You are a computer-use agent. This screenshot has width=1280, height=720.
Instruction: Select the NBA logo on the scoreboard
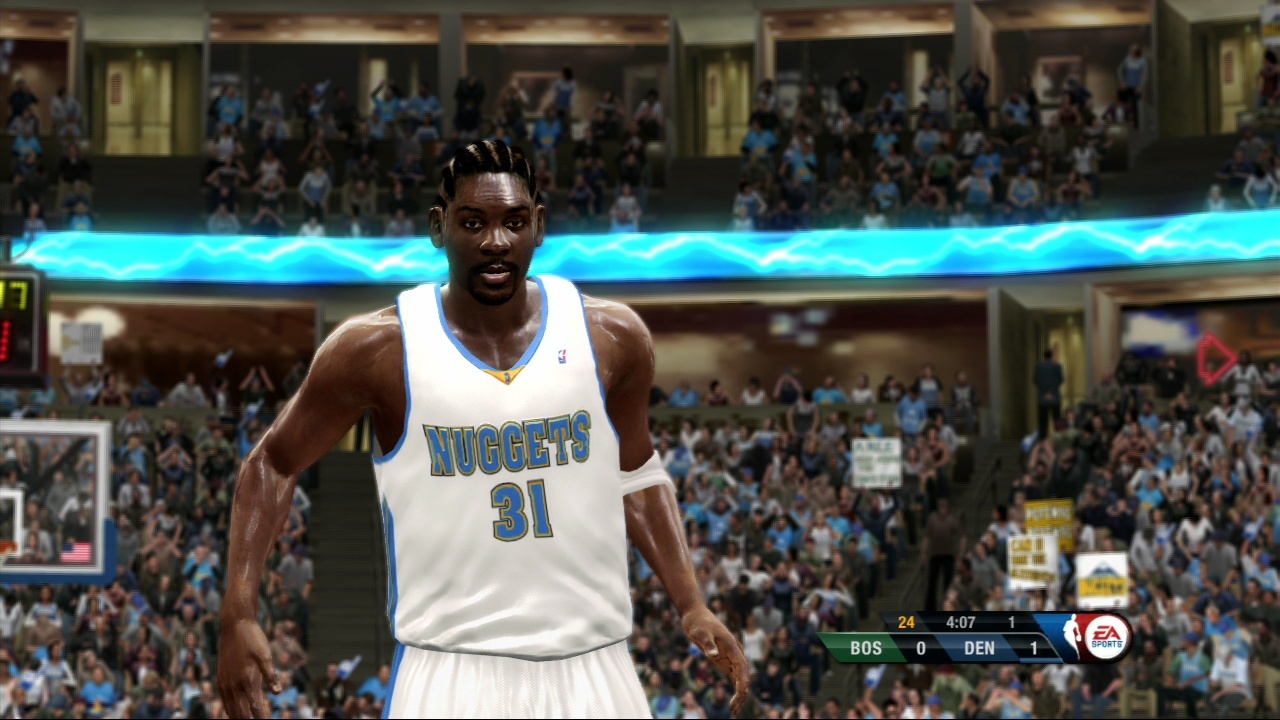tap(1073, 634)
